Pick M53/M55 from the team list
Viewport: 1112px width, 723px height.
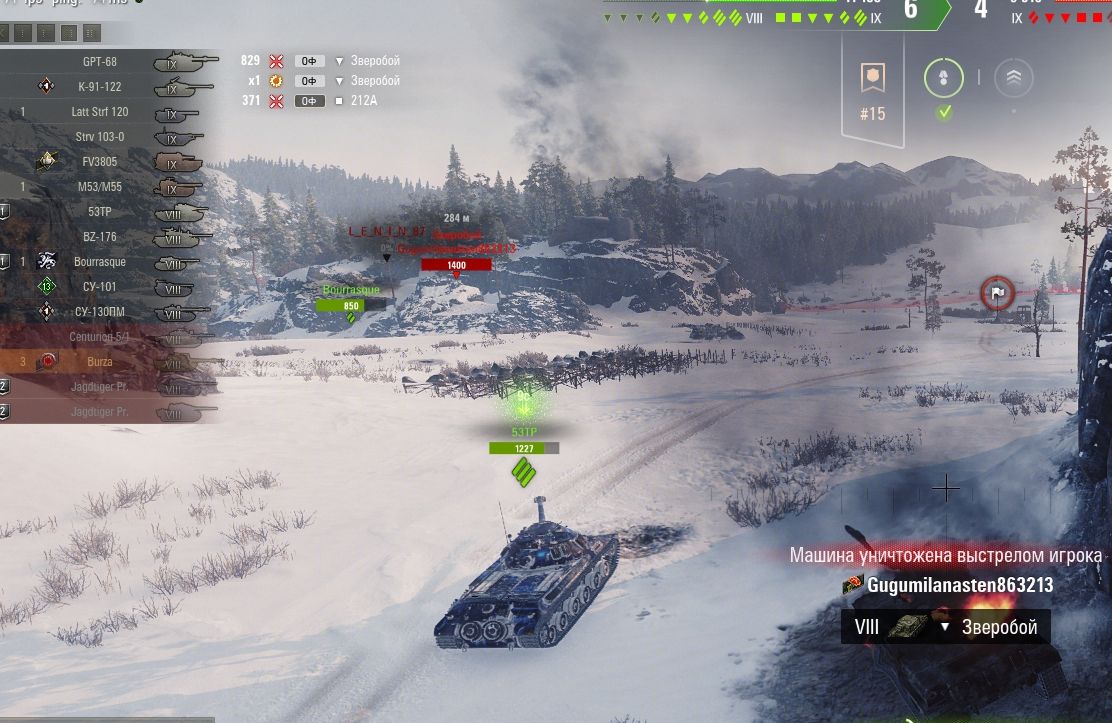pyautogui.click(x=100, y=187)
